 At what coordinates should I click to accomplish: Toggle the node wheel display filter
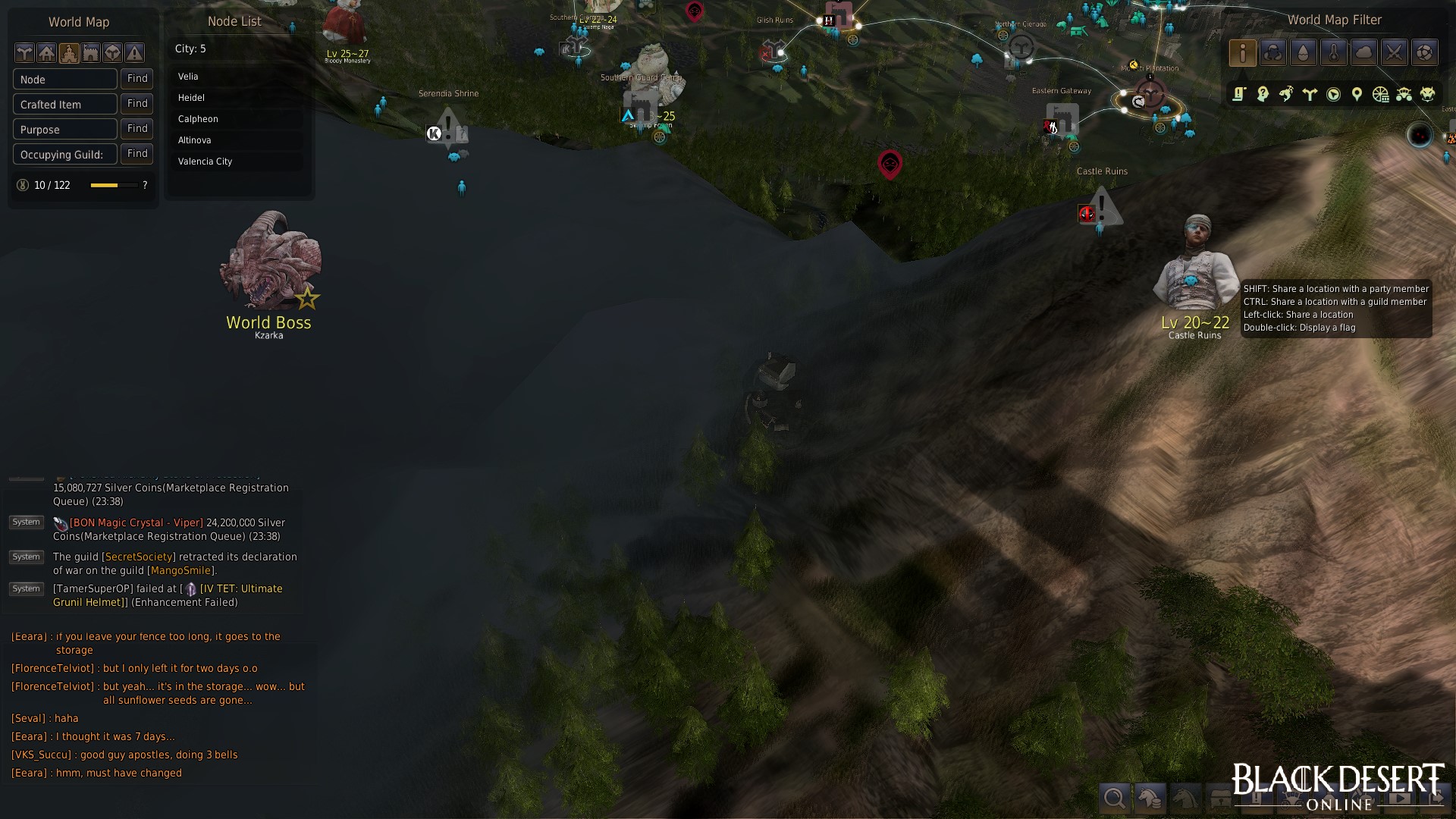click(1381, 94)
